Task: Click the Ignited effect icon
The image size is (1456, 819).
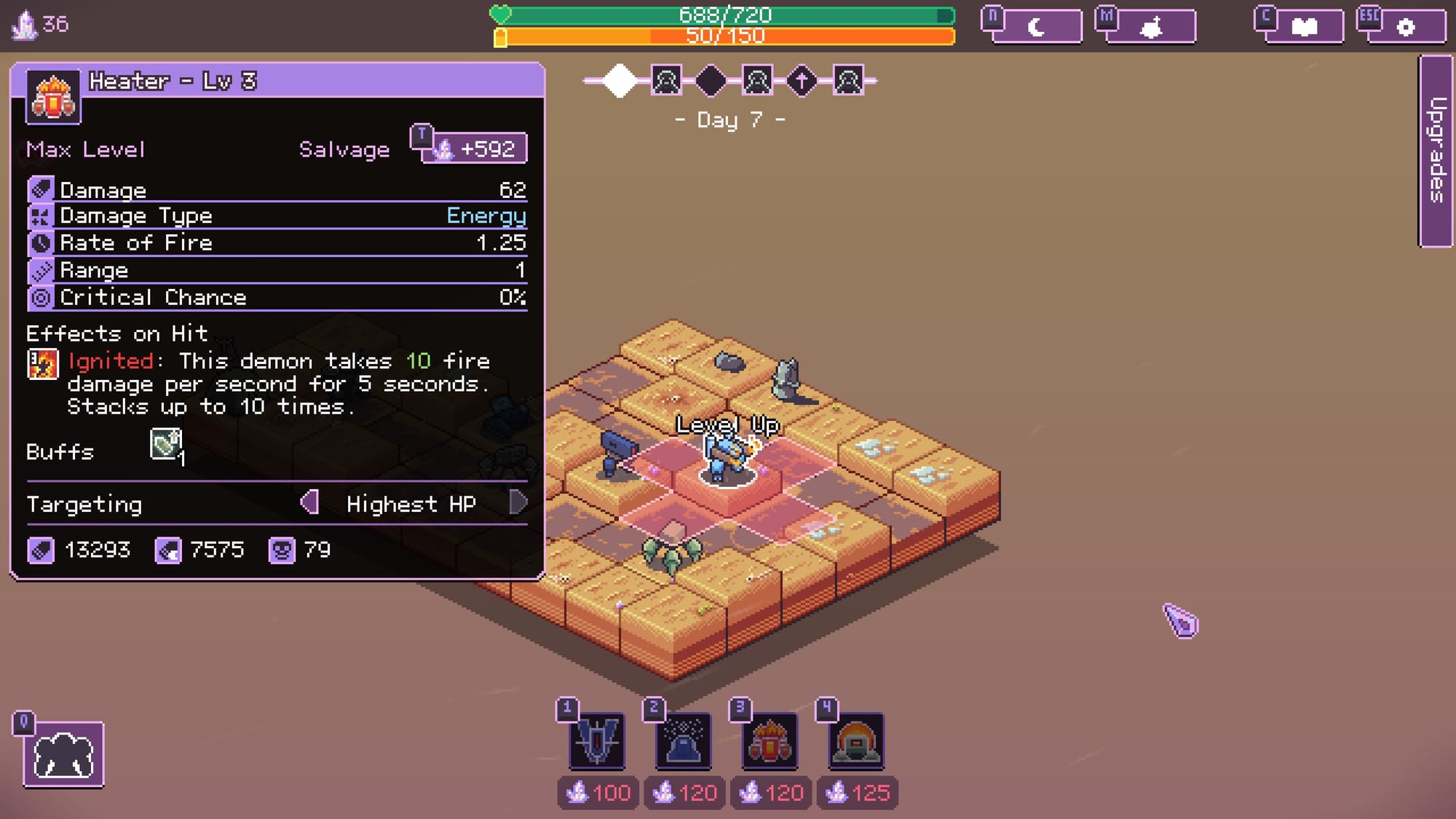Action: [42, 364]
